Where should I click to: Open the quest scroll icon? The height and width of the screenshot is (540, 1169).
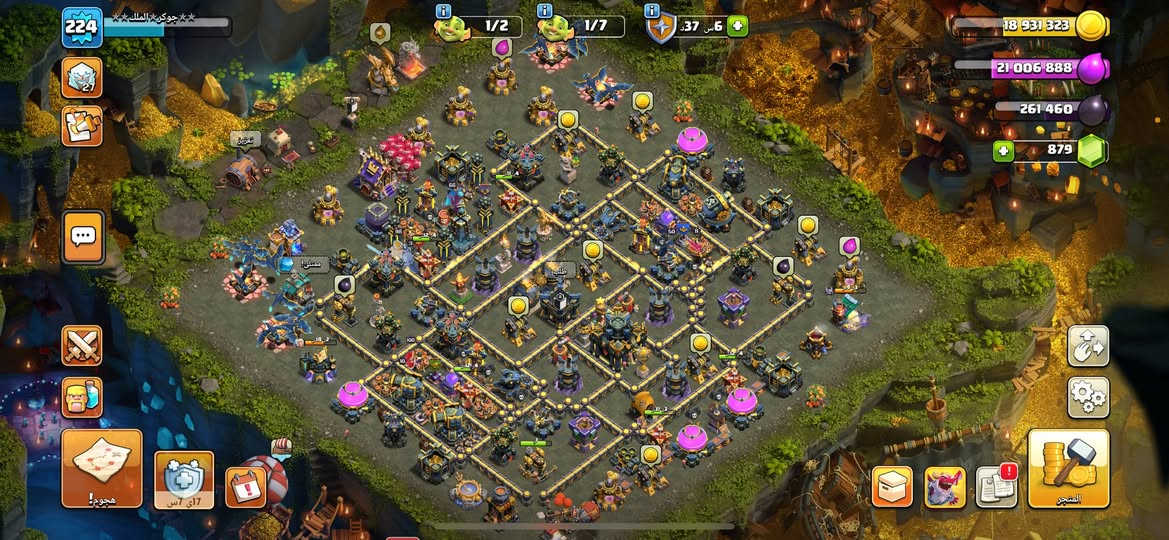[x=82, y=126]
